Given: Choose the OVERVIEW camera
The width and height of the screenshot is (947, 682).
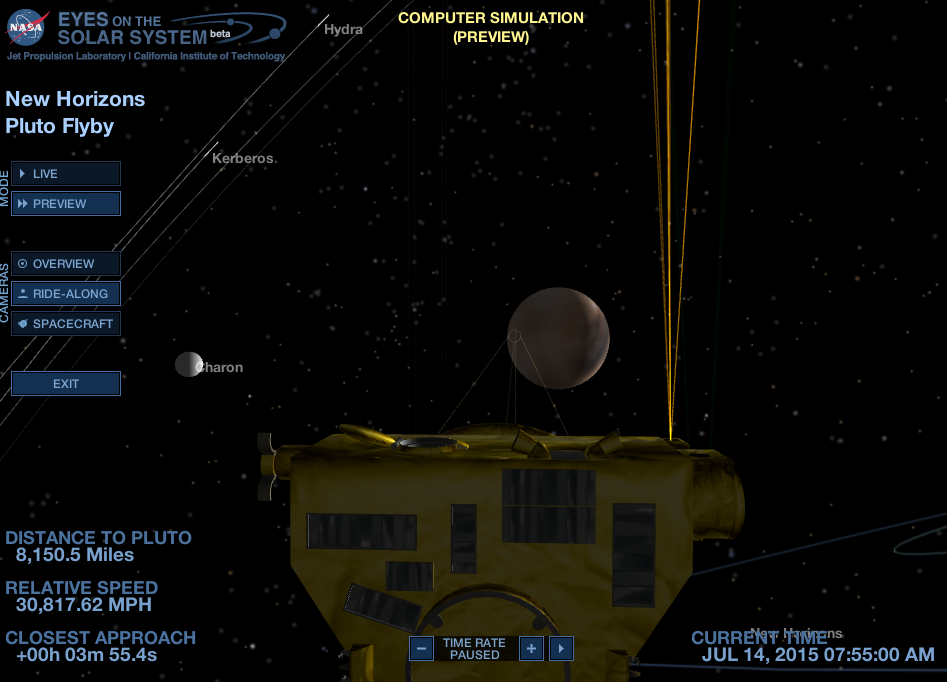Looking at the screenshot, I should pyautogui.click(x=66, y=264).
